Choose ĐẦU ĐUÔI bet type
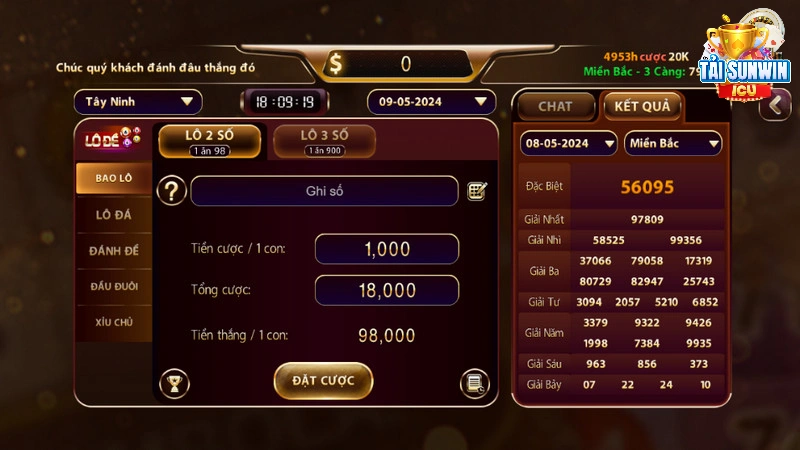 [114, 286]
